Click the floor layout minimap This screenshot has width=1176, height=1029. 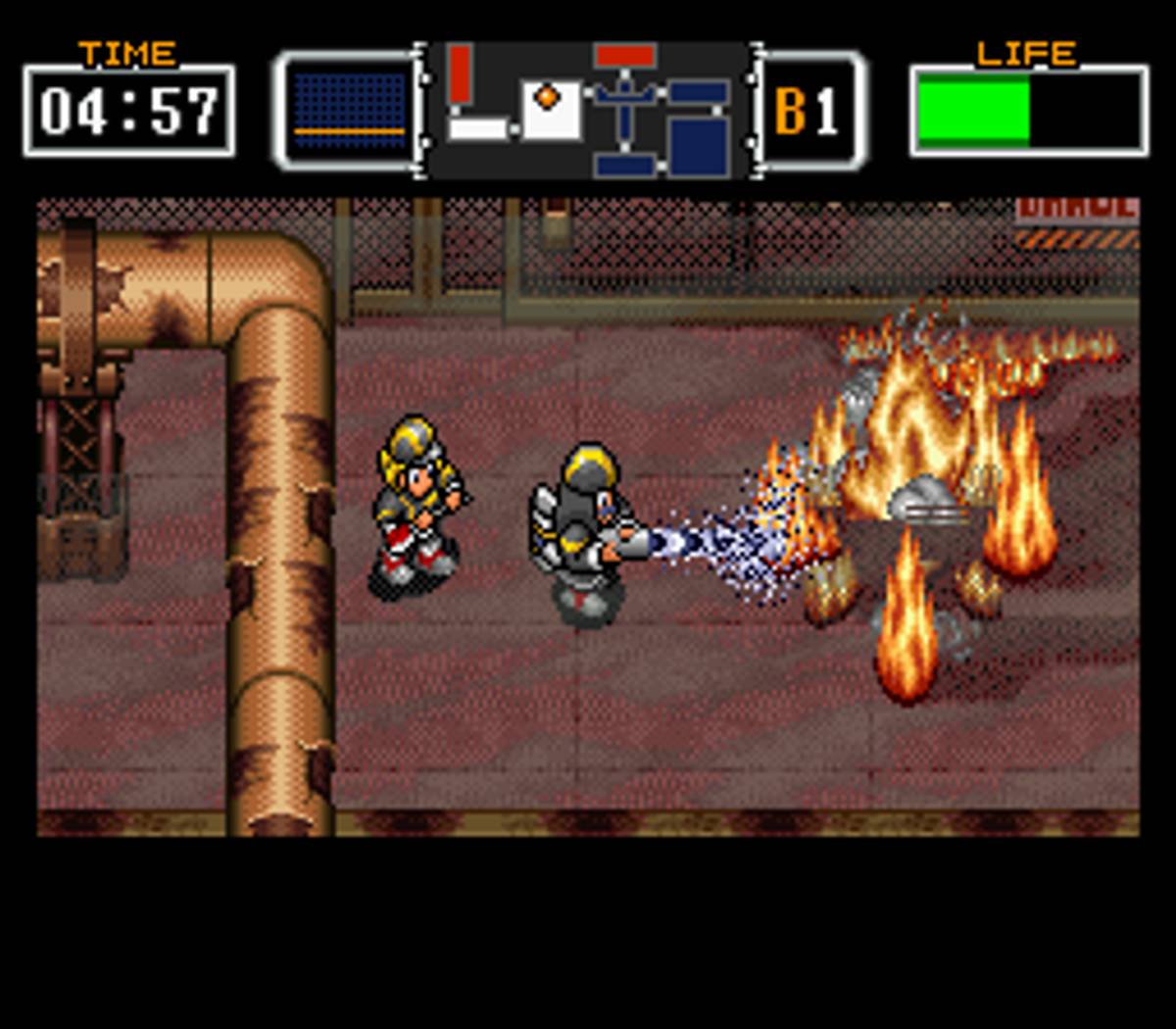point(588,110)
